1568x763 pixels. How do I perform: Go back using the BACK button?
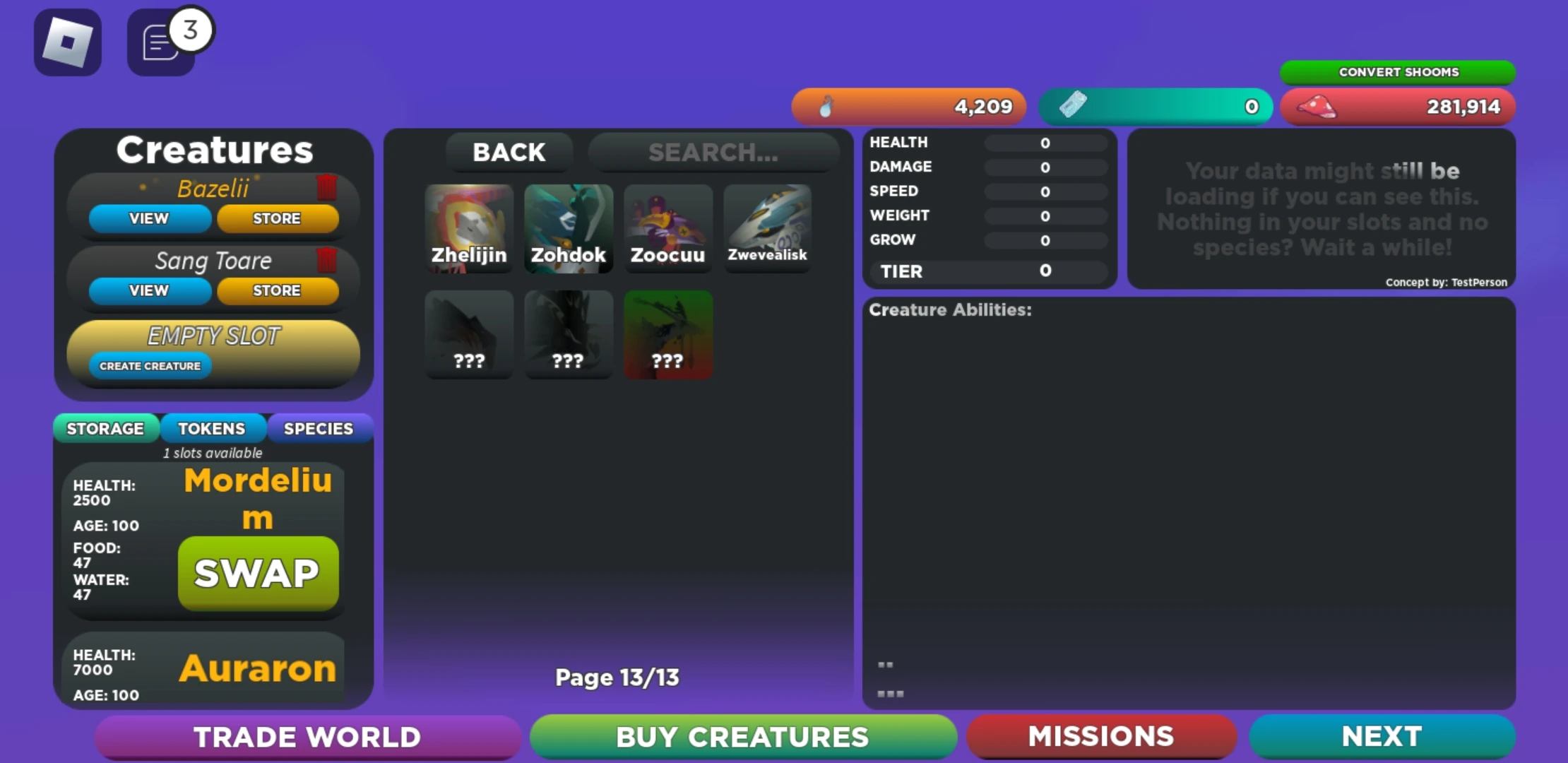[x=509, y=153]
